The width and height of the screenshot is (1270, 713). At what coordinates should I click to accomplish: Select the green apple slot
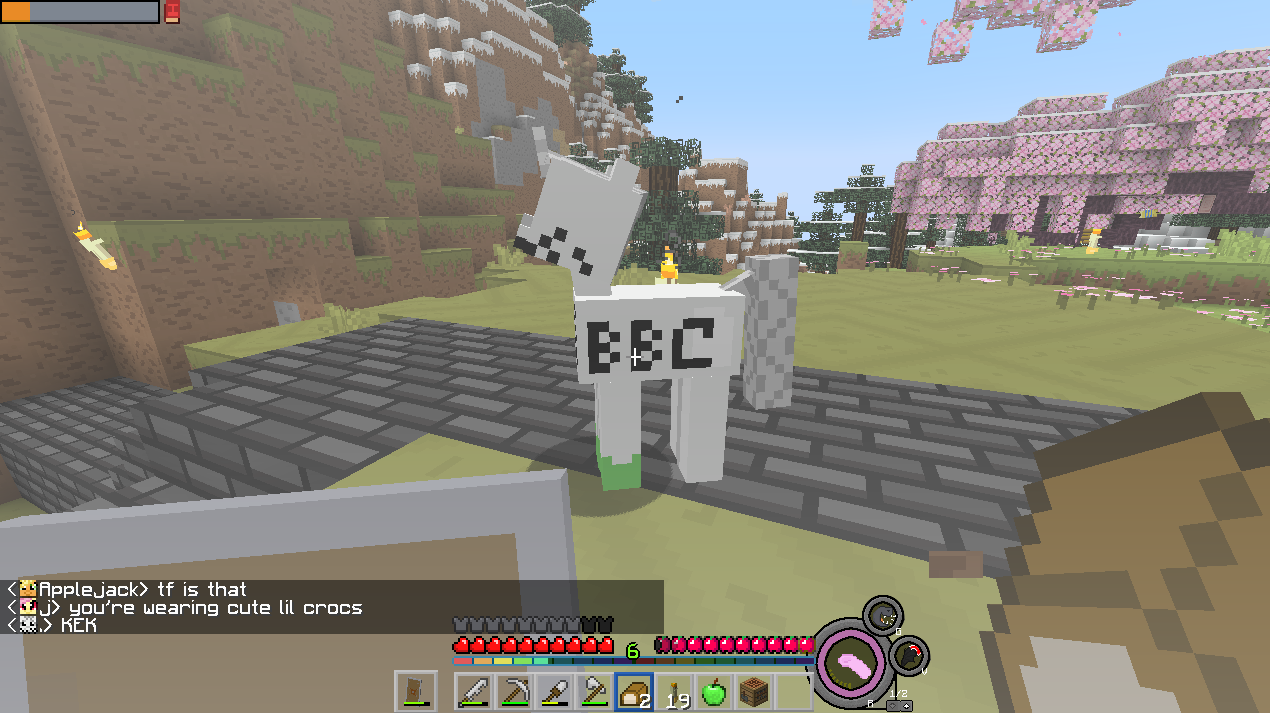tap(713, 692)
